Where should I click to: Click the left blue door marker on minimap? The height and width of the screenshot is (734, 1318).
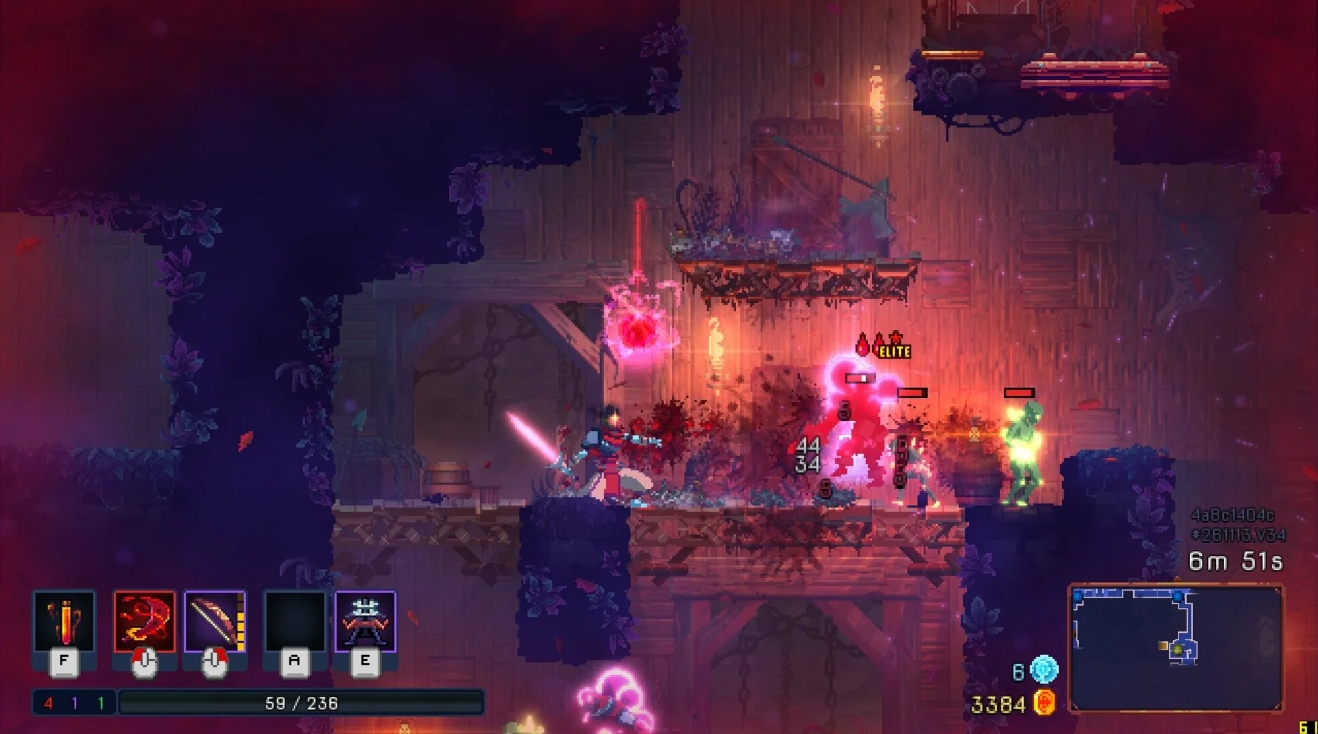click(x=1077, y=596)
